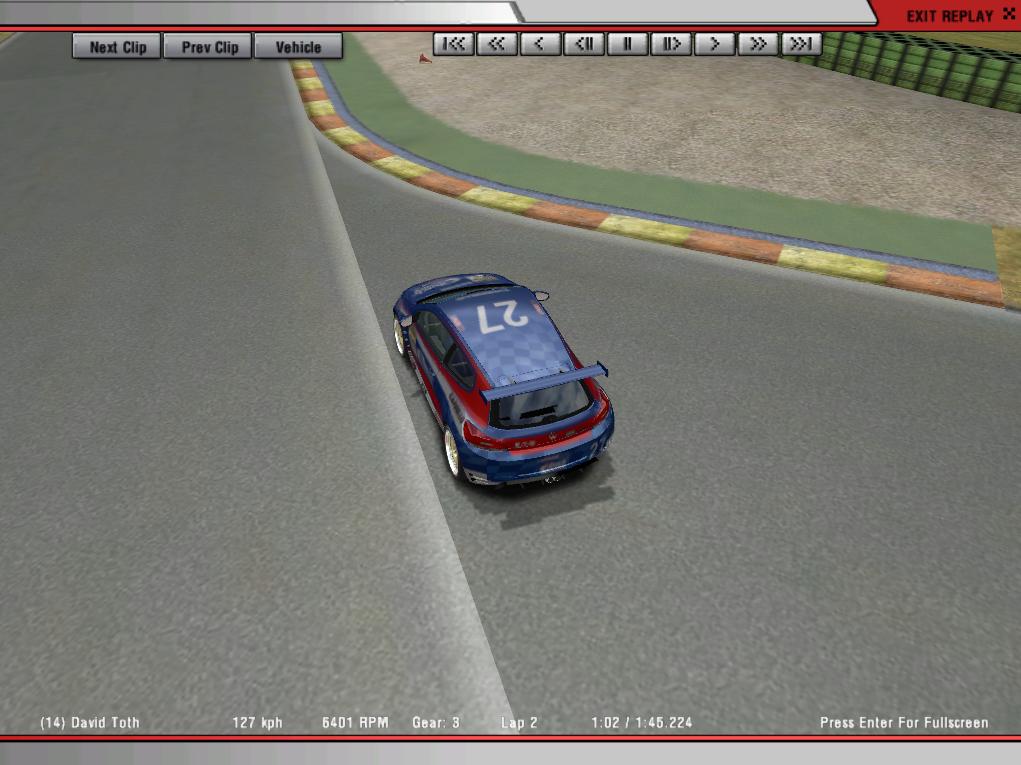The height and width of the screenshot is (765, 1021).
Task: Step one frame backward
Action: click(584, 44)
